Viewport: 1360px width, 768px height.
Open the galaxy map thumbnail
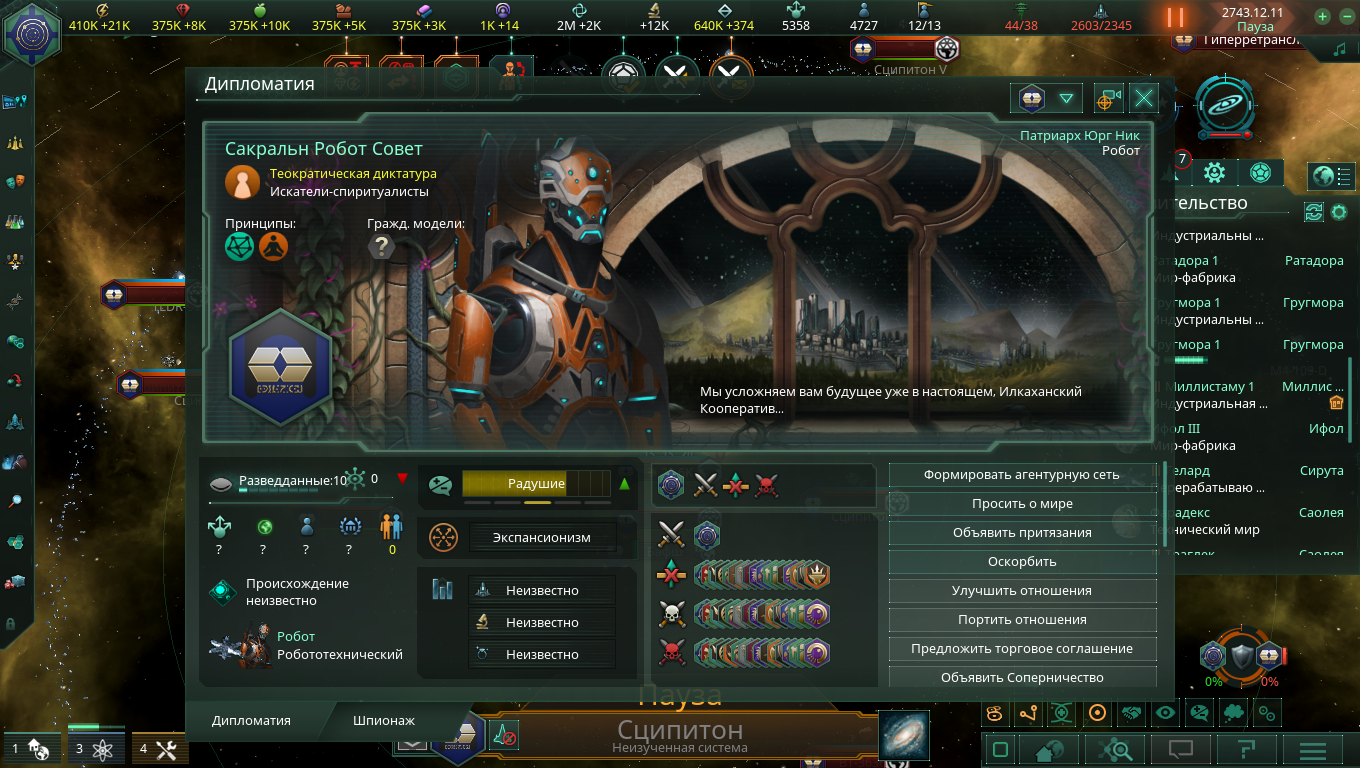tap(903, 735)
